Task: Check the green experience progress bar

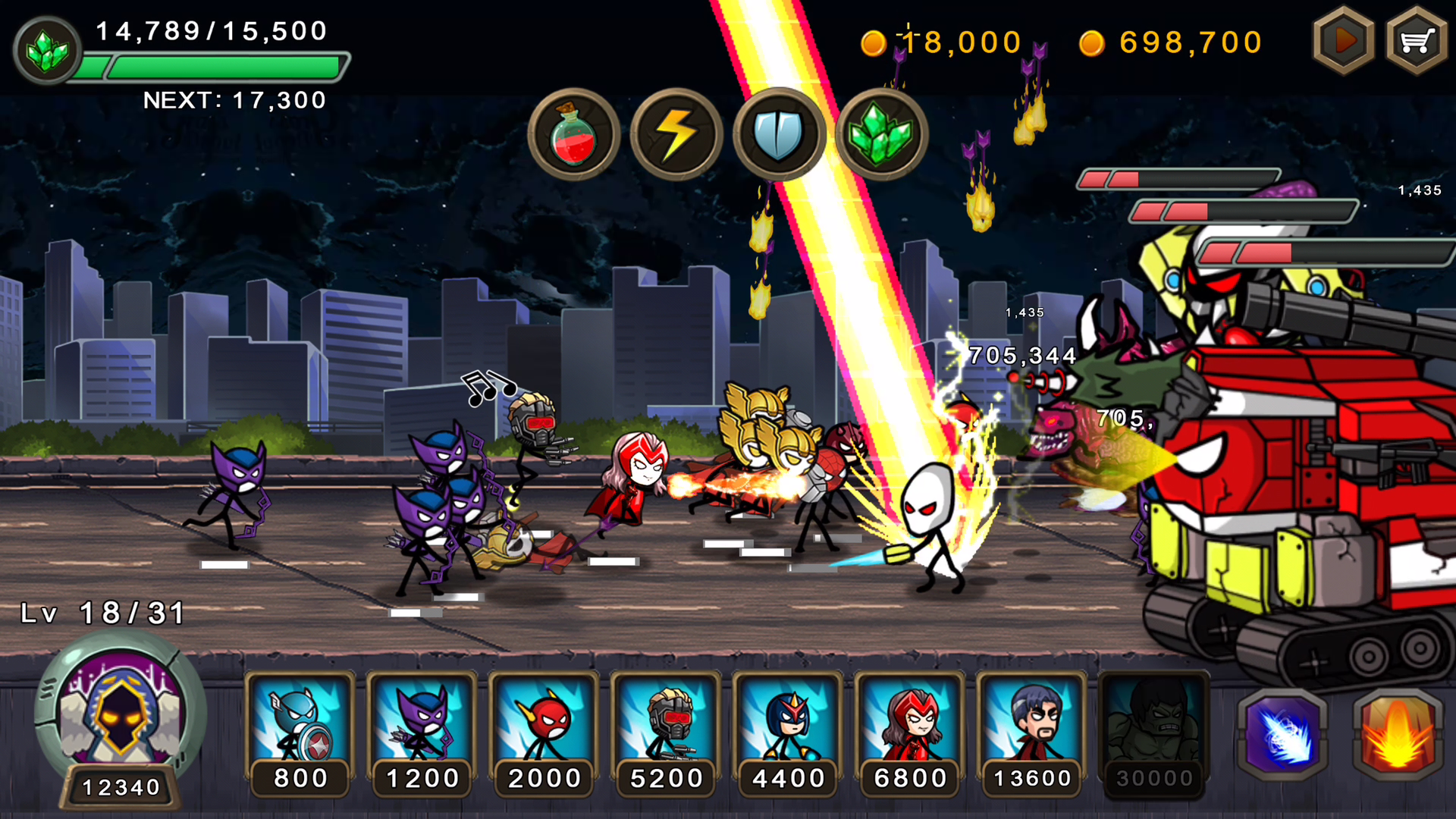Action: [212, 67]
